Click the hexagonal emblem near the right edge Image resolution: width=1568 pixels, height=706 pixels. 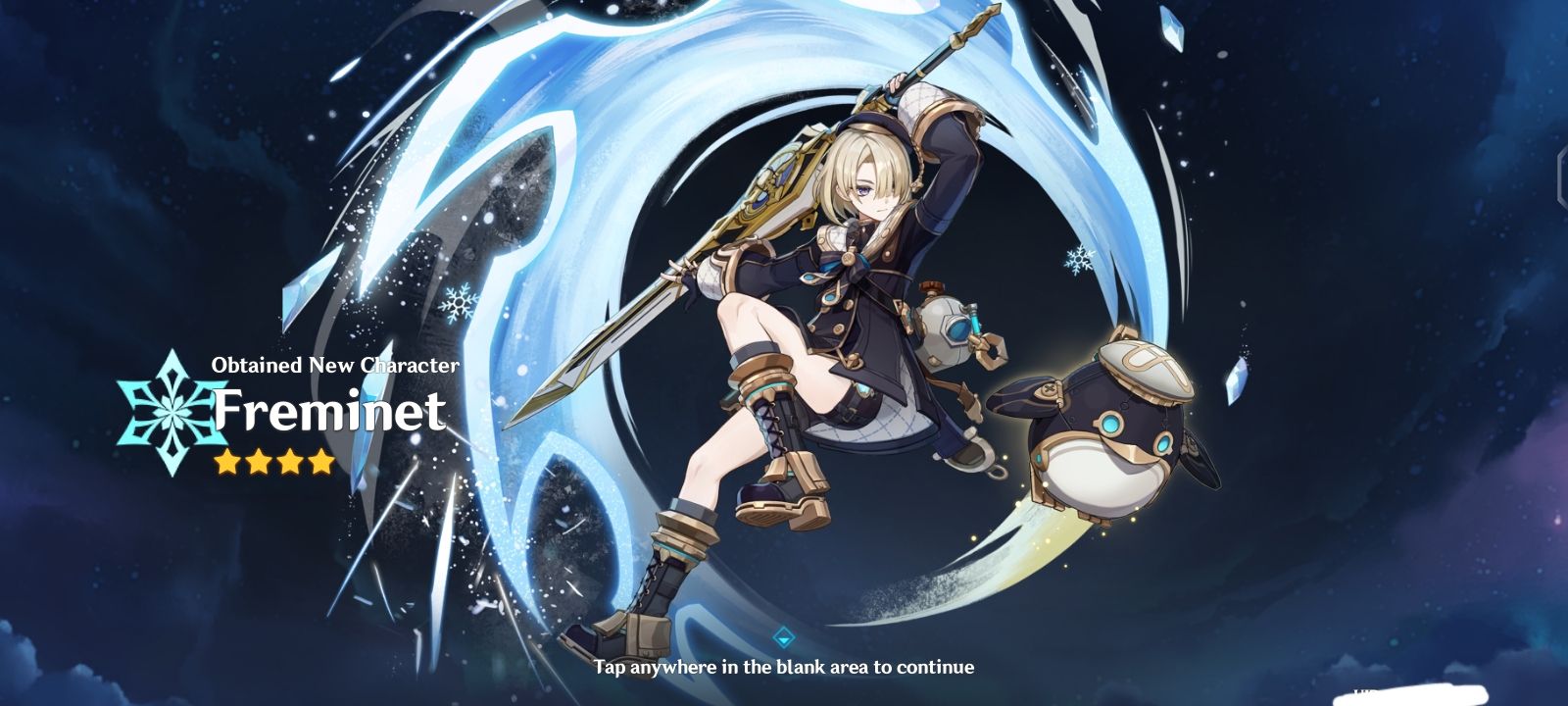point(1562,176)
